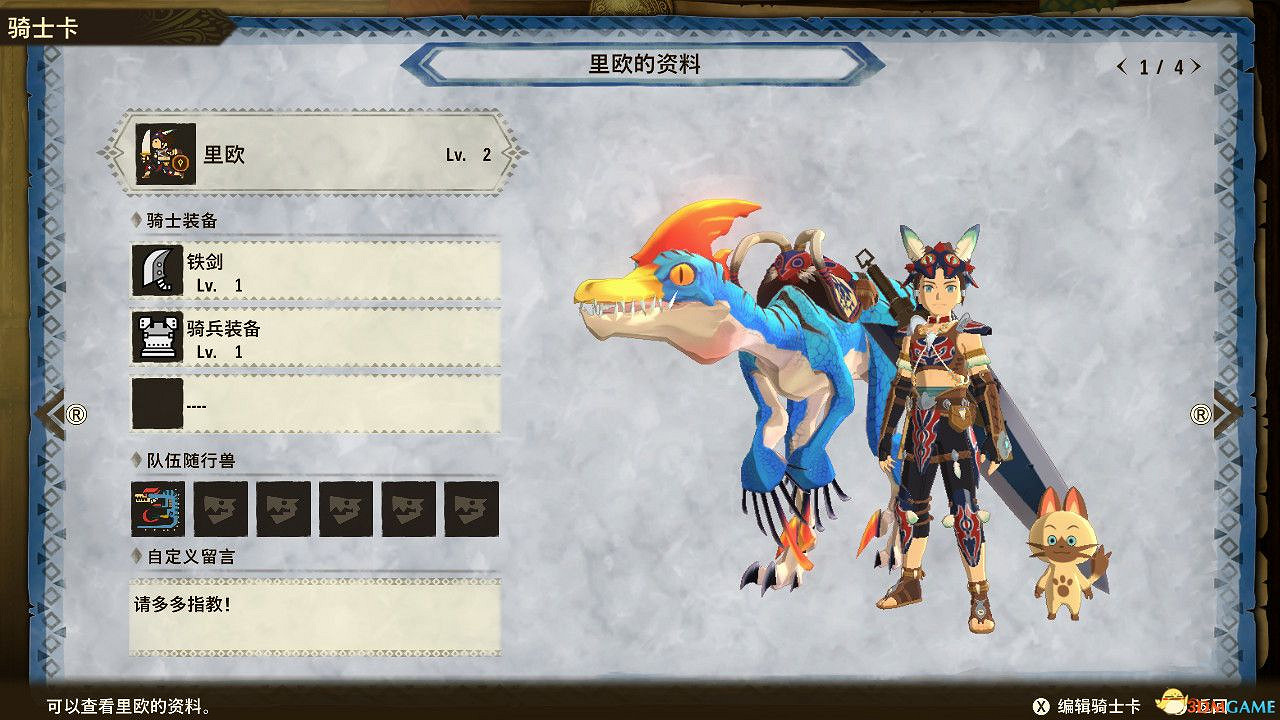Click the third empty Monstie slot icon
This screenshot has width=1280, height=720.
click(x=283, y=508)
